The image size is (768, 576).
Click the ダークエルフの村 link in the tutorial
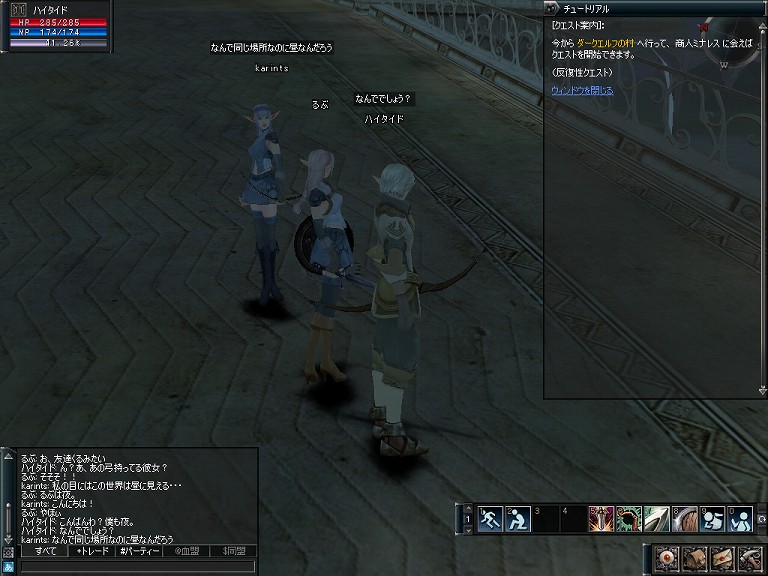(613, 44)
